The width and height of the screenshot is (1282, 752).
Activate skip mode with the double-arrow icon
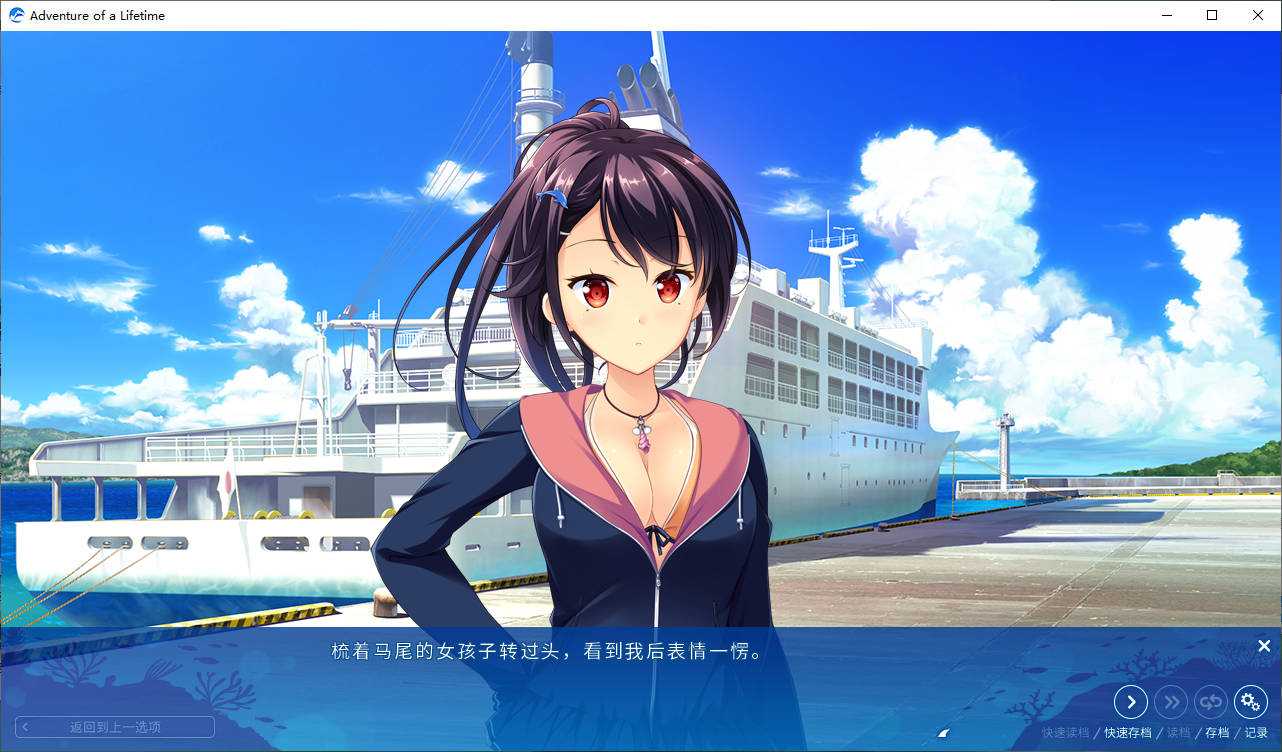coord(1171,702)
